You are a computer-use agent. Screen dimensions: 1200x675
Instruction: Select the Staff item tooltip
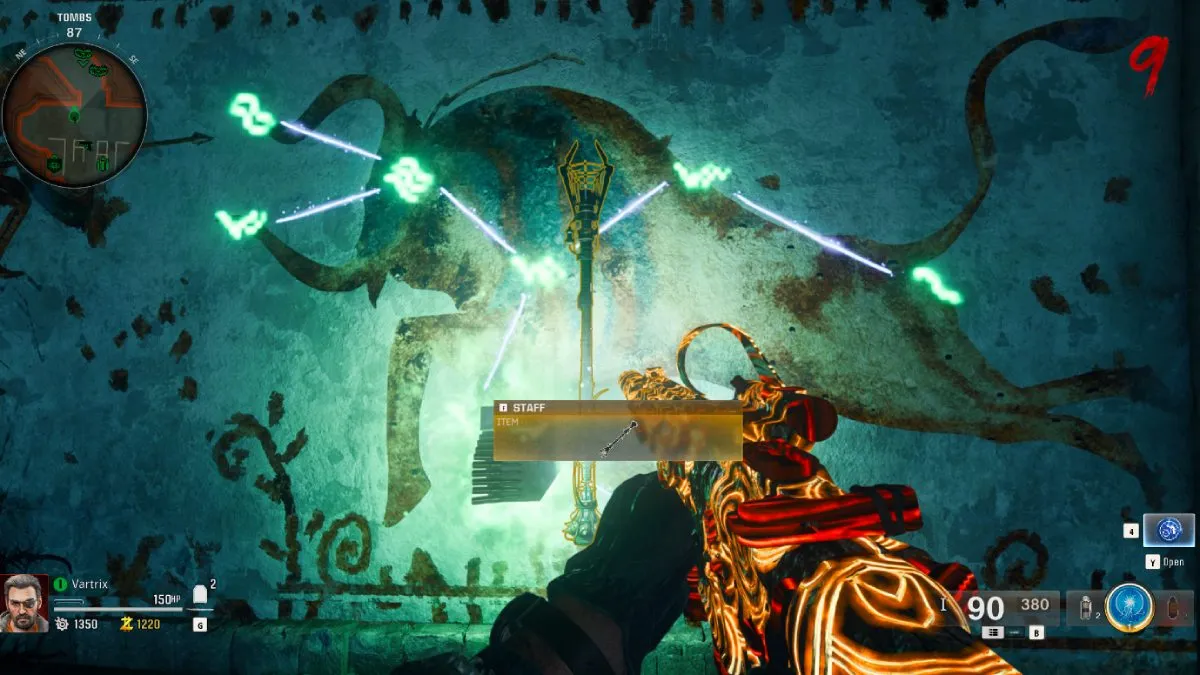point(617,431)
